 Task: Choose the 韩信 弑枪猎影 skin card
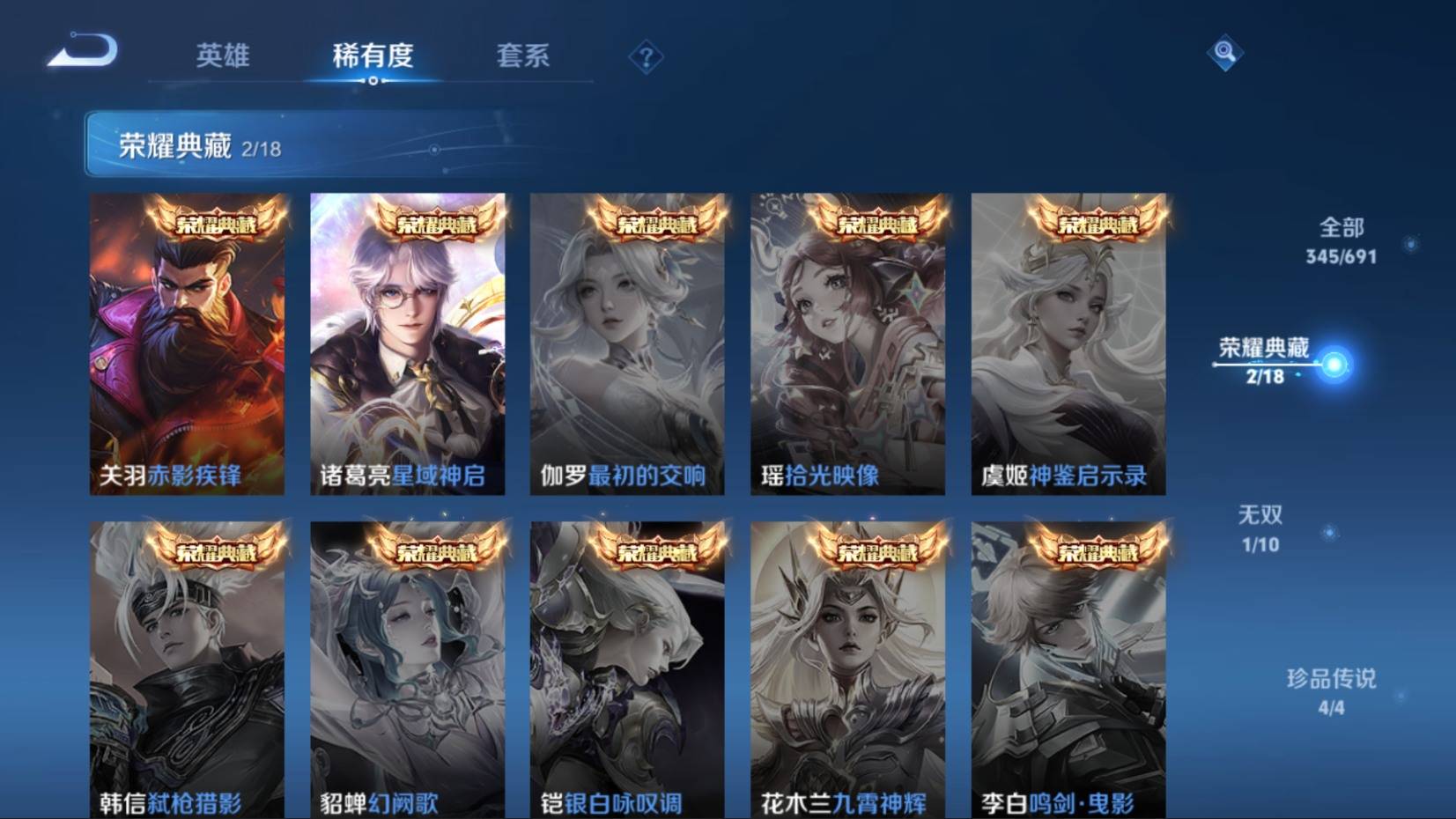click(187, 669)
